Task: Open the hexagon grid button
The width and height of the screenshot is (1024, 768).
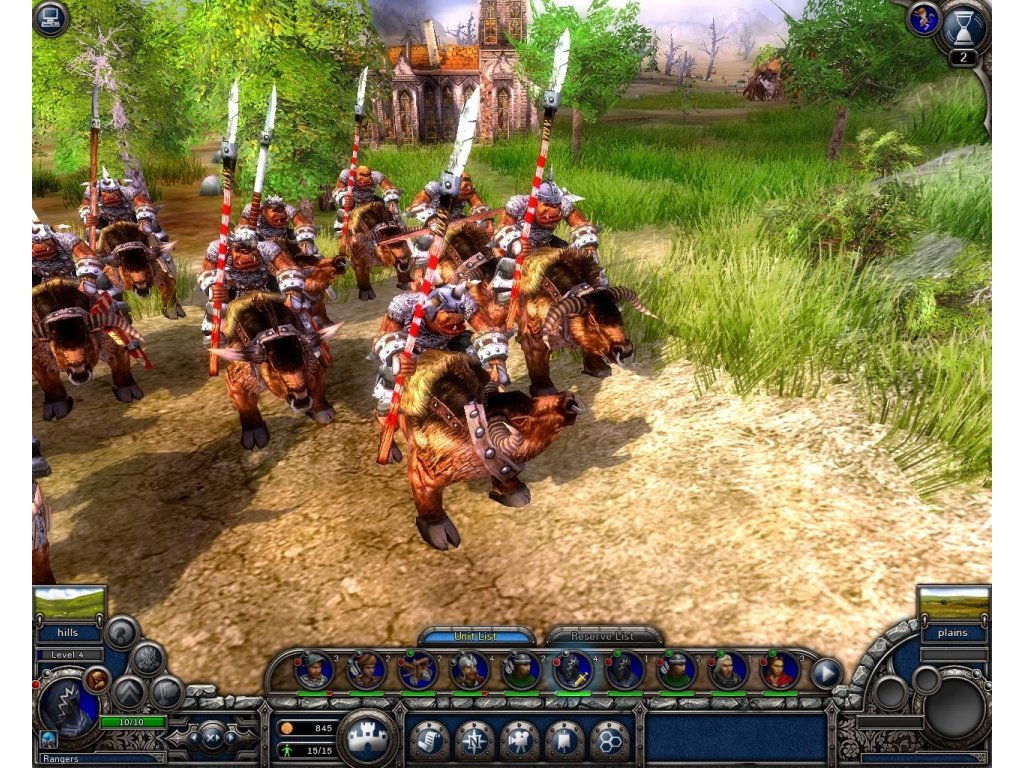Action: [x=608, y=740]
